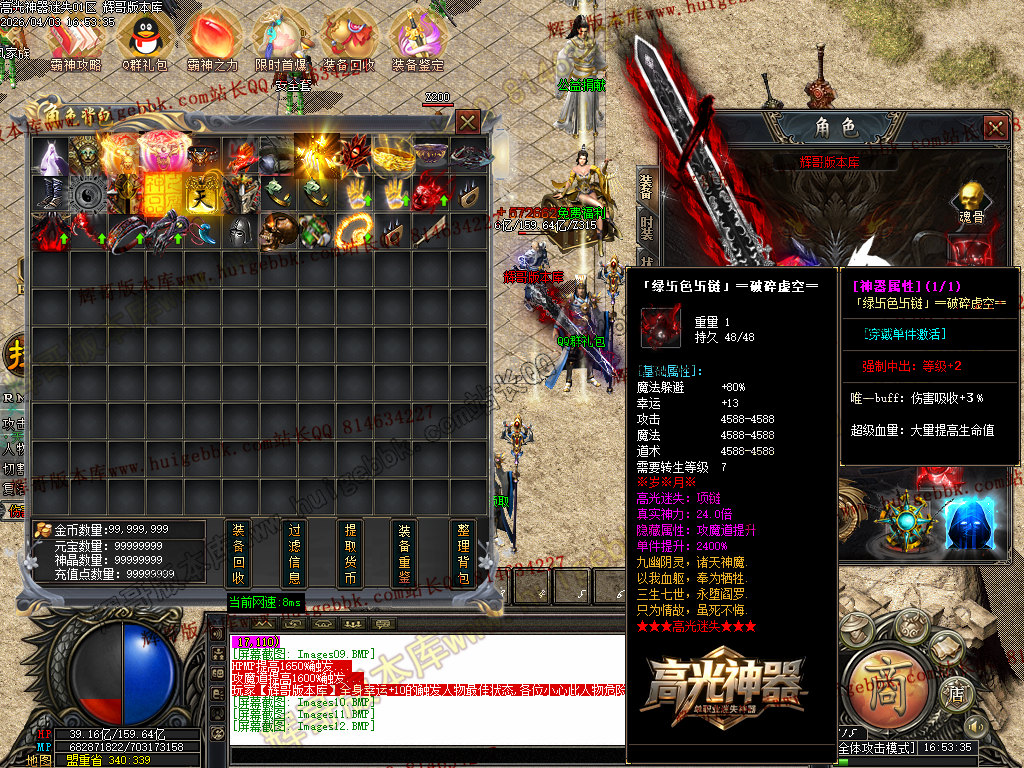The width and height of the screenshot is (1024, 768).
Task: Select the 魂骨 golden skull slot
Action: (968, 200)
